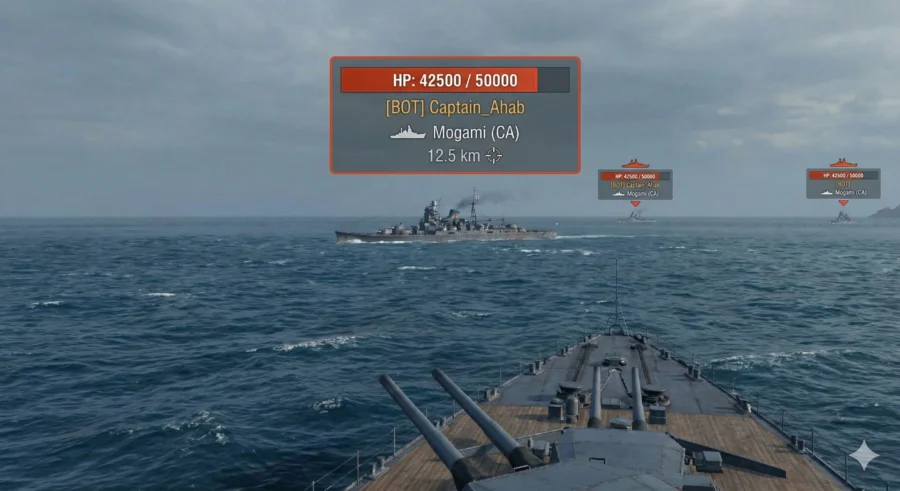This screenshot has height=491, width=900.
Task: Click the crosshair icon beside 12.5 km
Action: click(x=493, y=155)
